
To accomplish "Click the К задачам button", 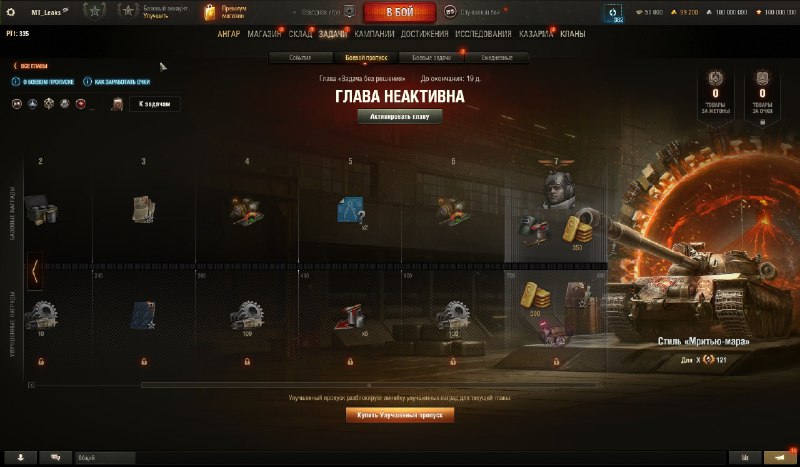I will pos(155,104).
